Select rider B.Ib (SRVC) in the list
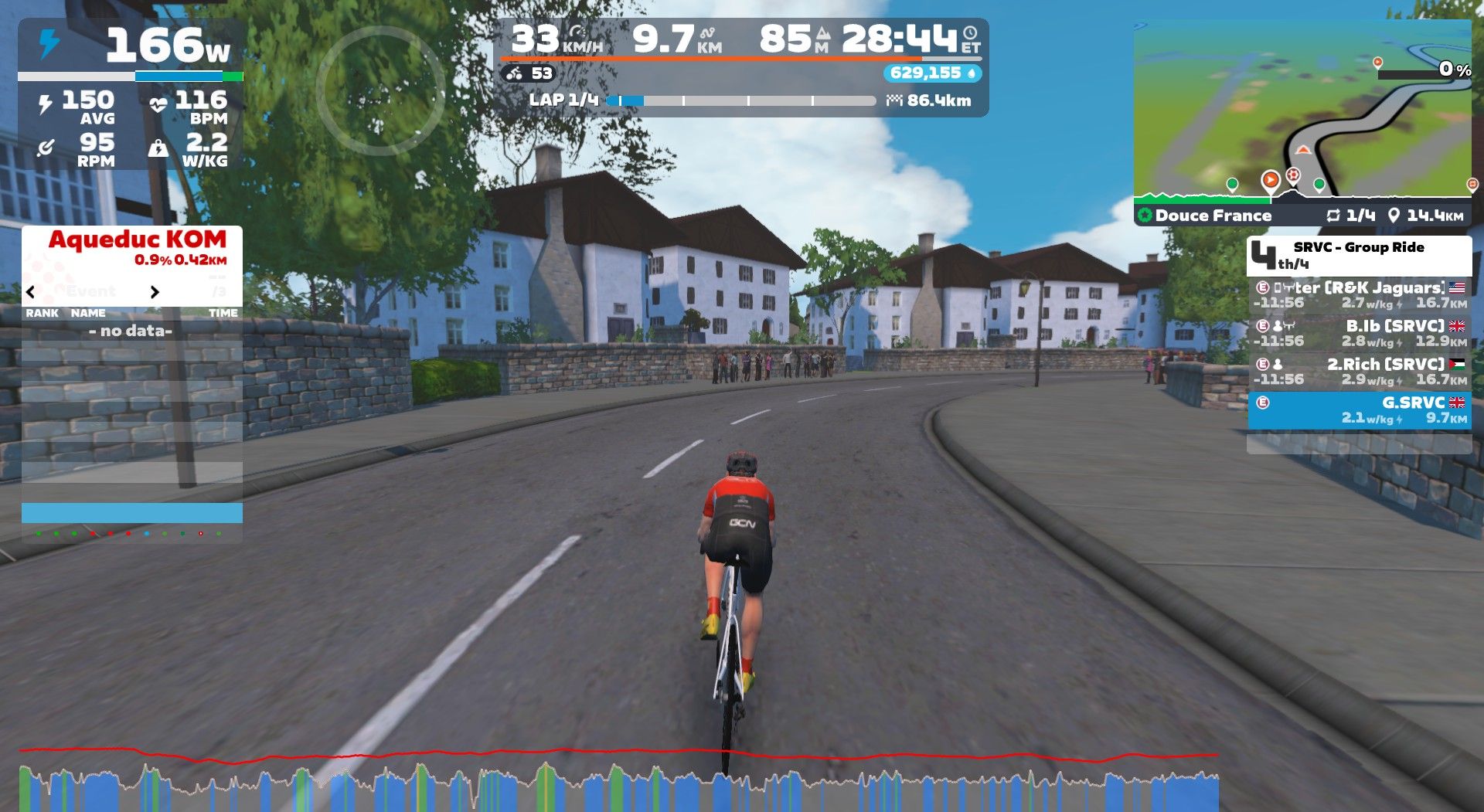The image size is (1484, 812). (1360, 333)
